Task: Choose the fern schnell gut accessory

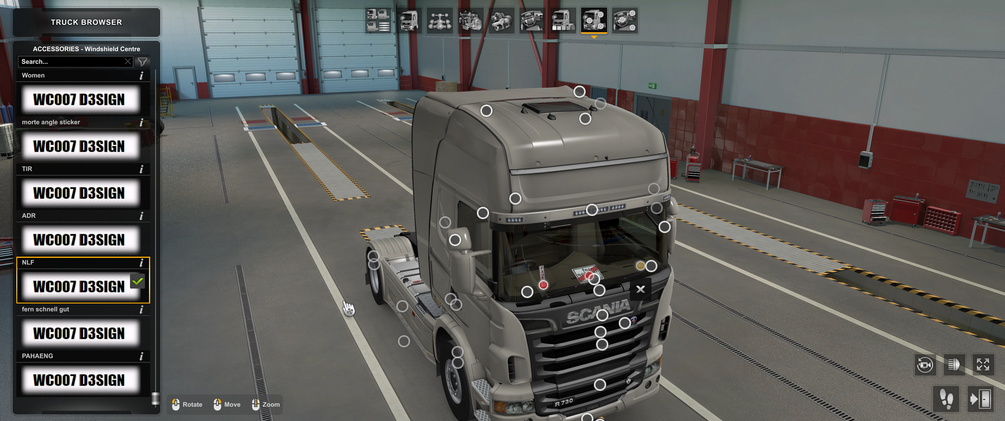Action: [x=79, y=333]
